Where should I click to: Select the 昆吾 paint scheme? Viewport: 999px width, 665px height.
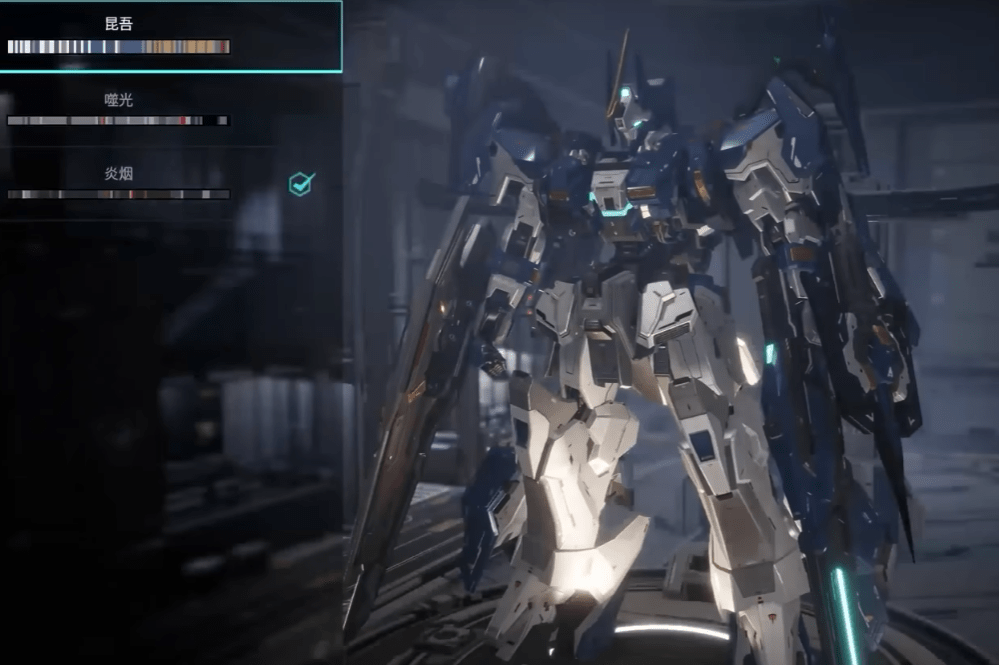pyautogui.click(x=119, y=36)
